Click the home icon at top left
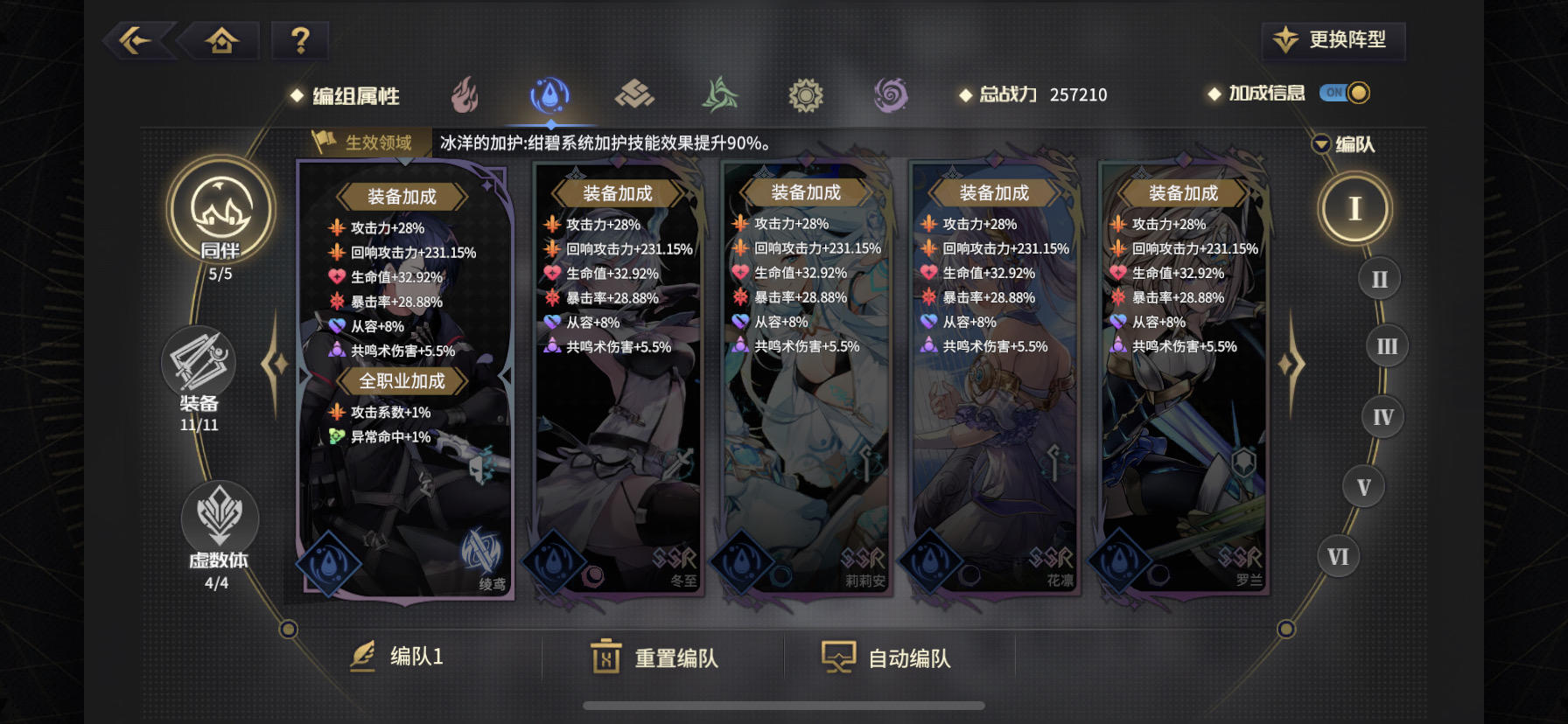1568x724 pixels. coord(220,39)
